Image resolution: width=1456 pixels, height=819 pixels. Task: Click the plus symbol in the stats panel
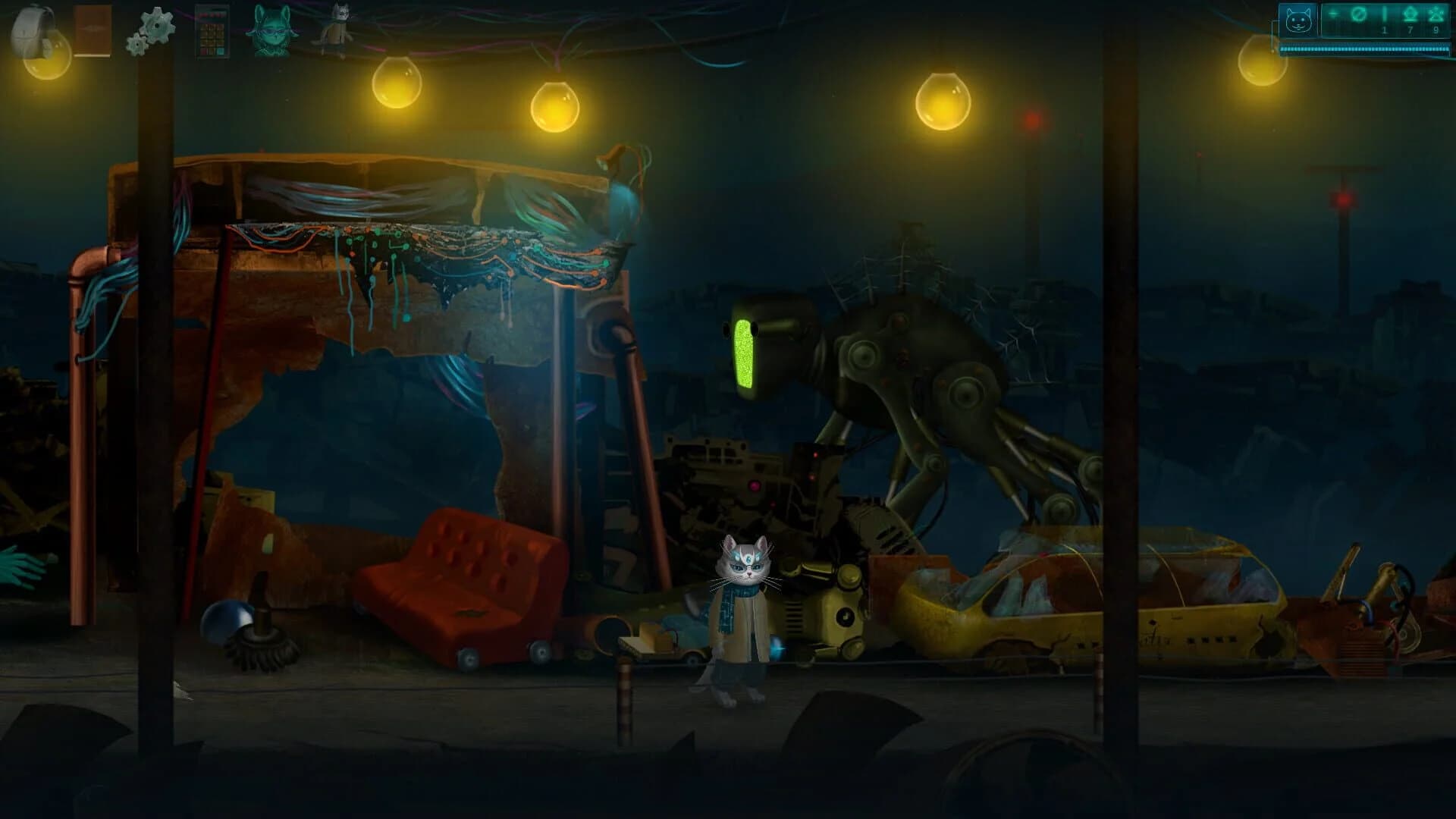pos(1332,14)
